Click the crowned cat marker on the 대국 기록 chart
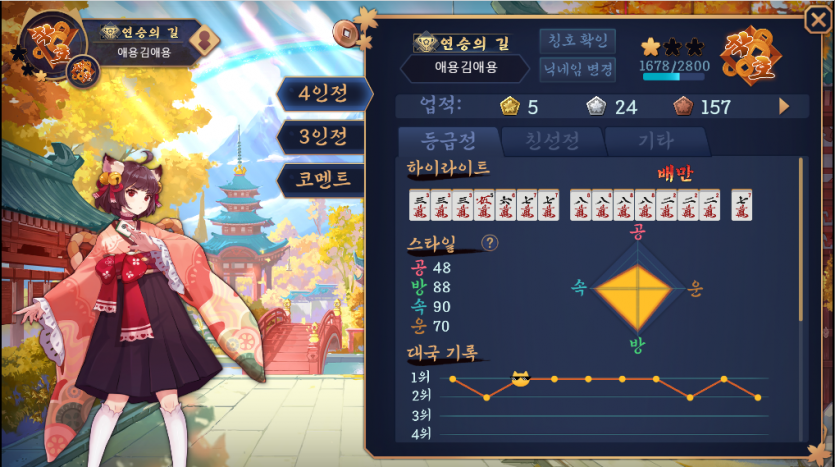The height and width of the screenshot is (467, 835). click(520, 378)
